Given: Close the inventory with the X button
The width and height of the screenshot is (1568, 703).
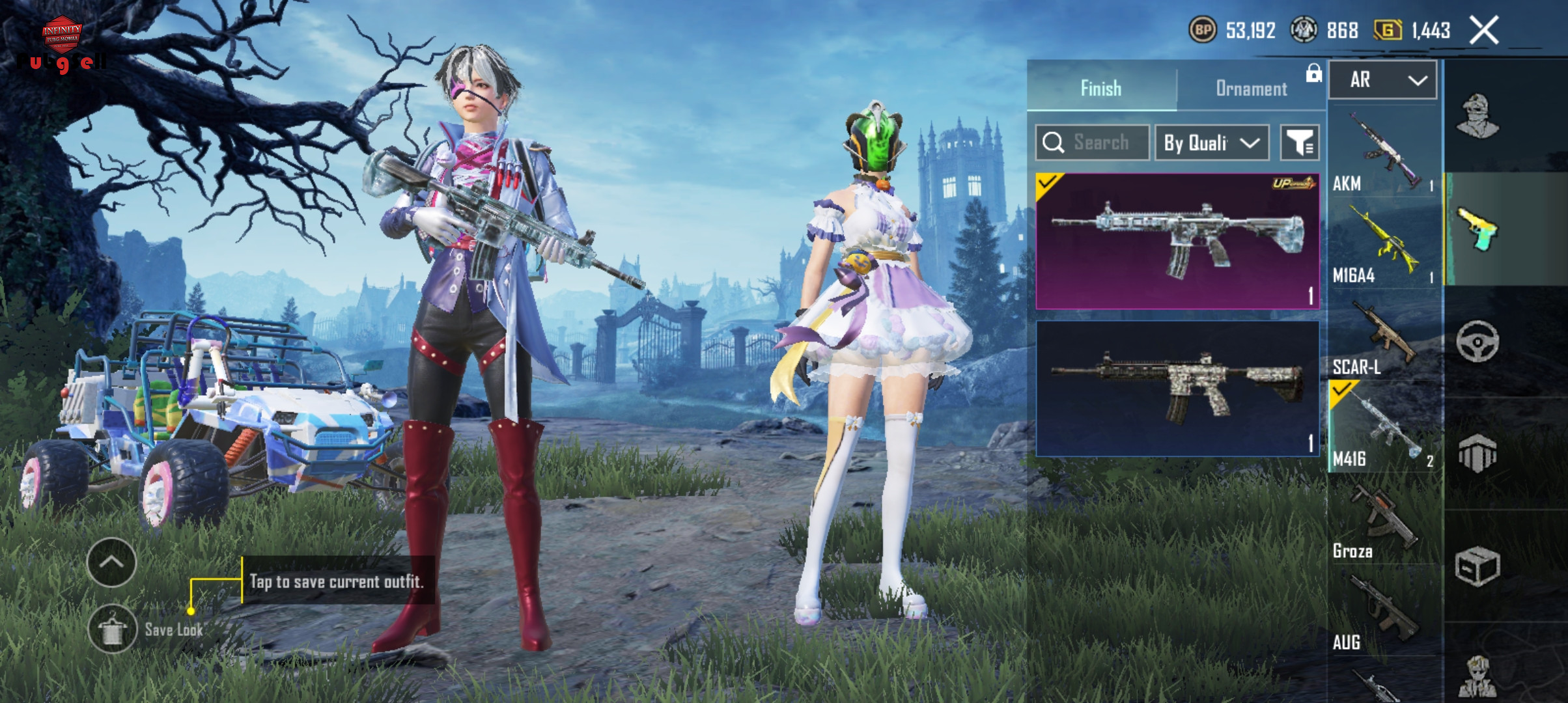Looking at the screenshot, I should click(x=1484, y=30).
